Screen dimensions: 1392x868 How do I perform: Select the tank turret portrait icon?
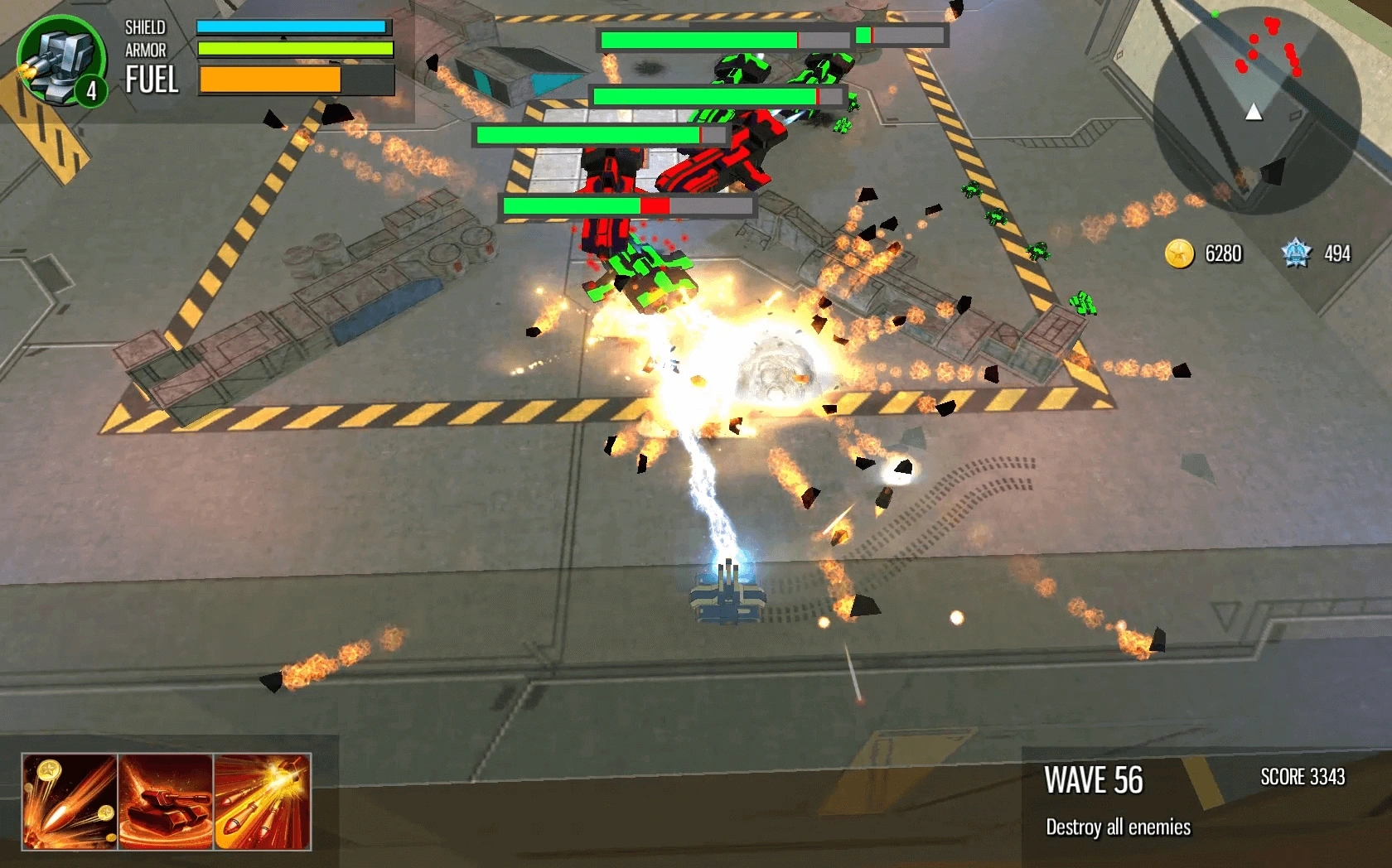pyautogui.click(x=61, y=60)
